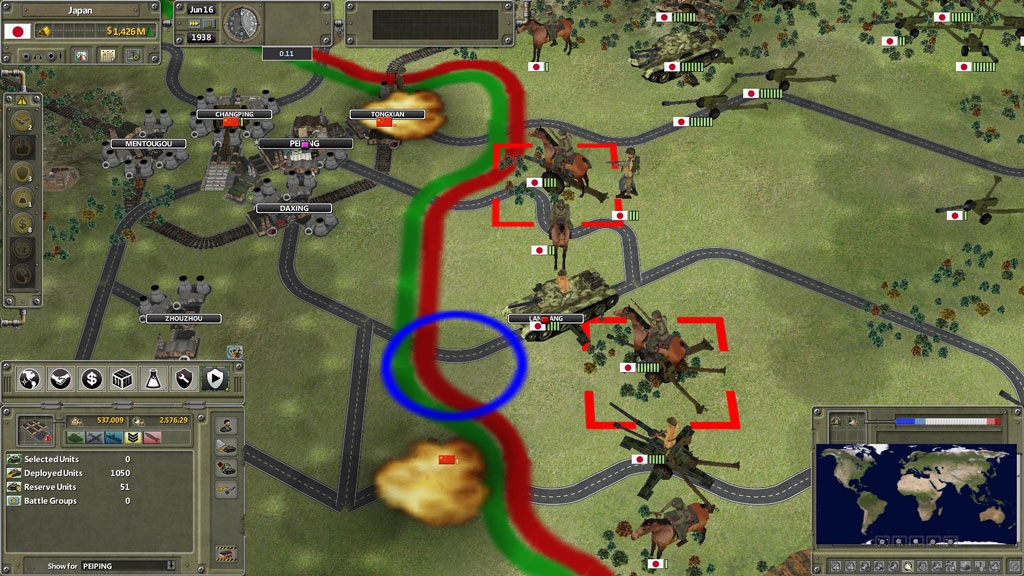Open the globe state department panel
Screen dimensions: 1024x576
click(x=30, y=379)
